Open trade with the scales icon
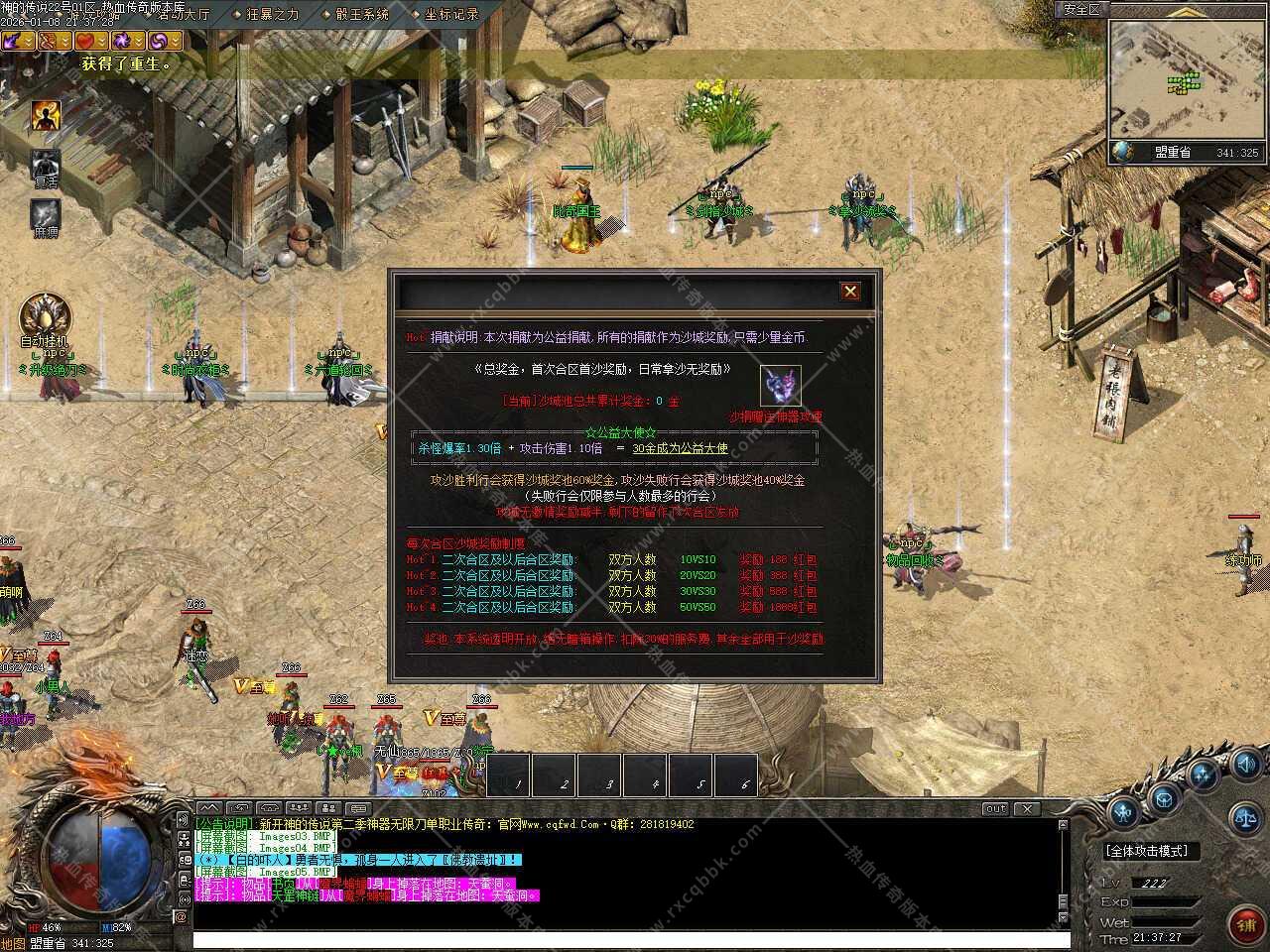 [1244, 818]
